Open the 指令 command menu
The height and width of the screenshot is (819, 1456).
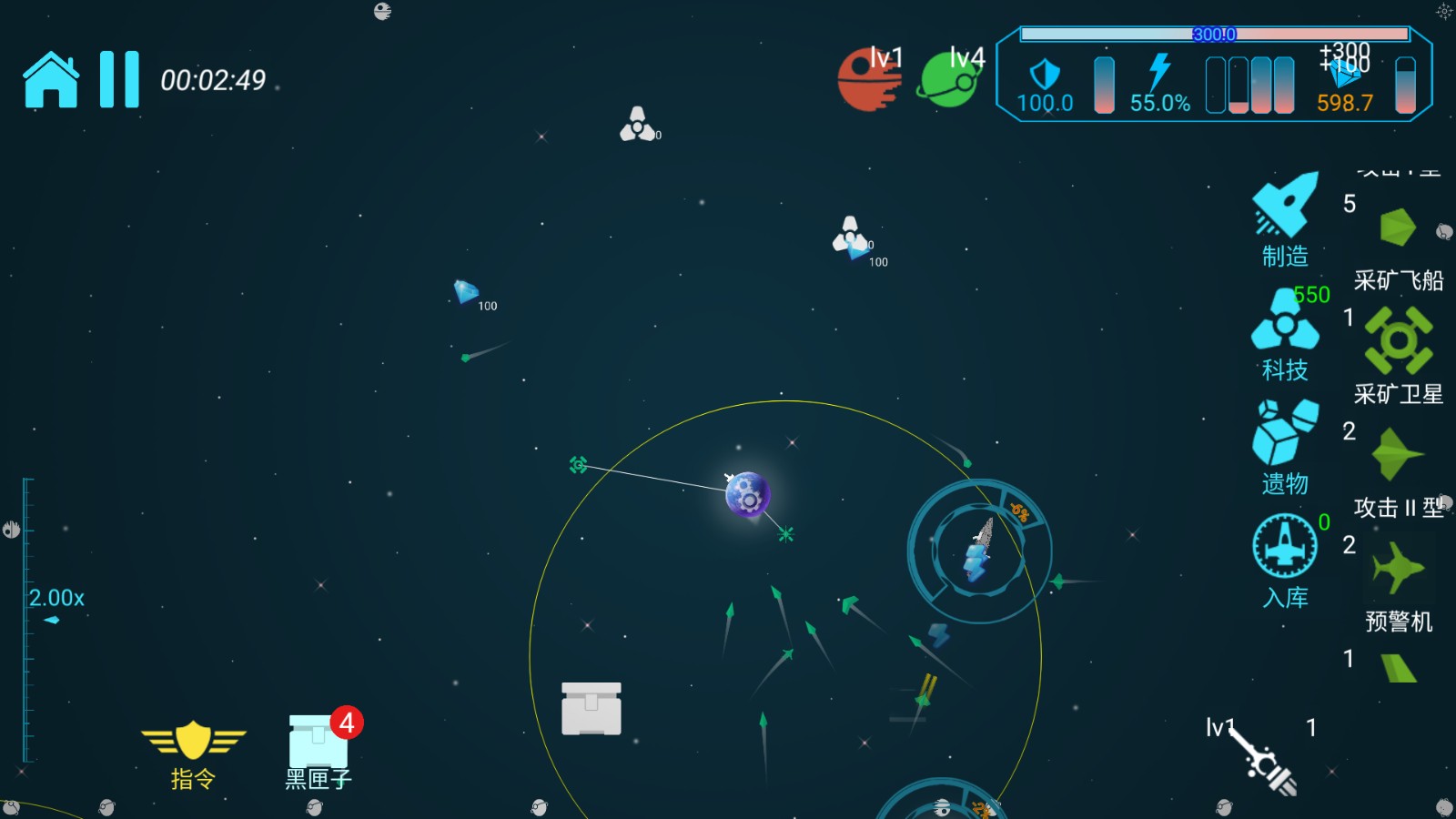(193, 752)
